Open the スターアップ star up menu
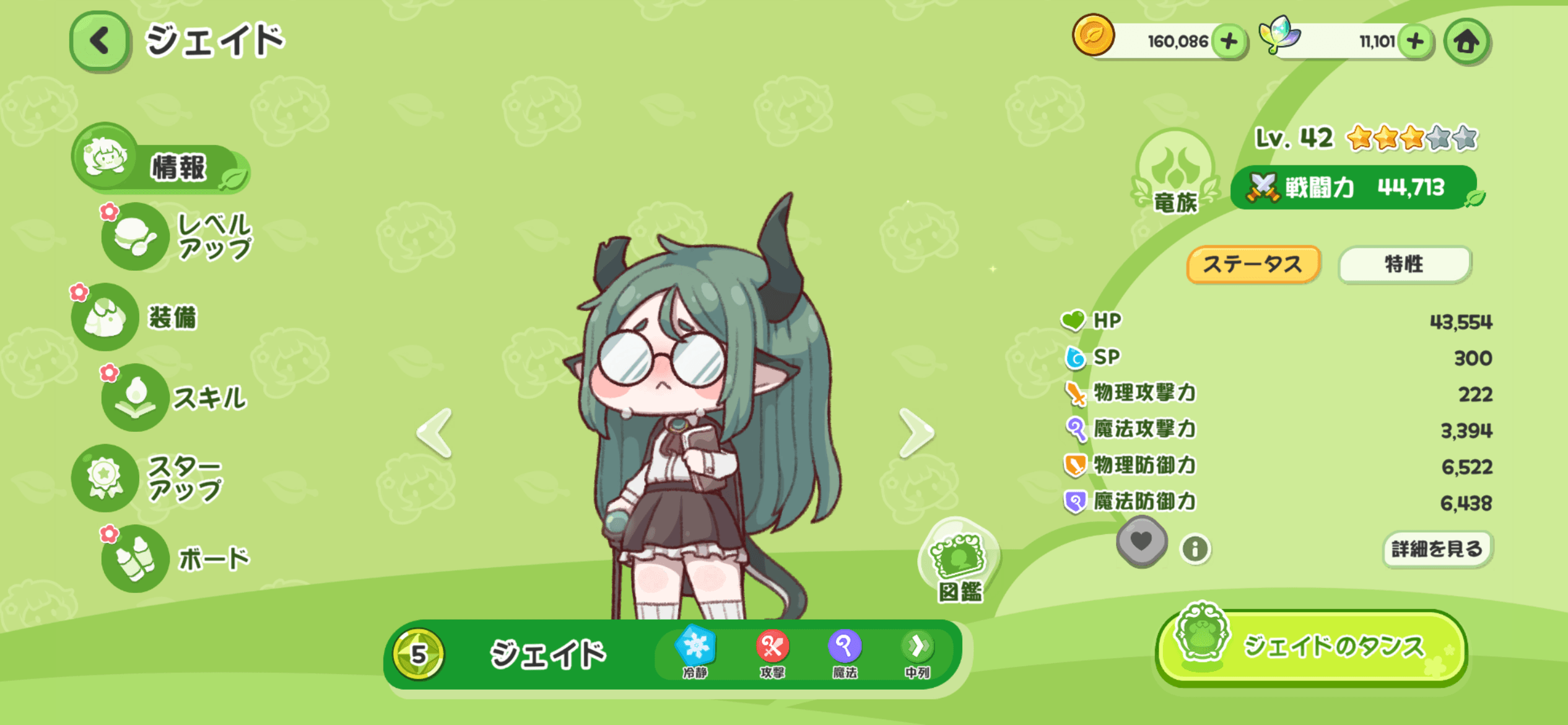This screenshot has width=1568, height=725. tap(149, 478)
